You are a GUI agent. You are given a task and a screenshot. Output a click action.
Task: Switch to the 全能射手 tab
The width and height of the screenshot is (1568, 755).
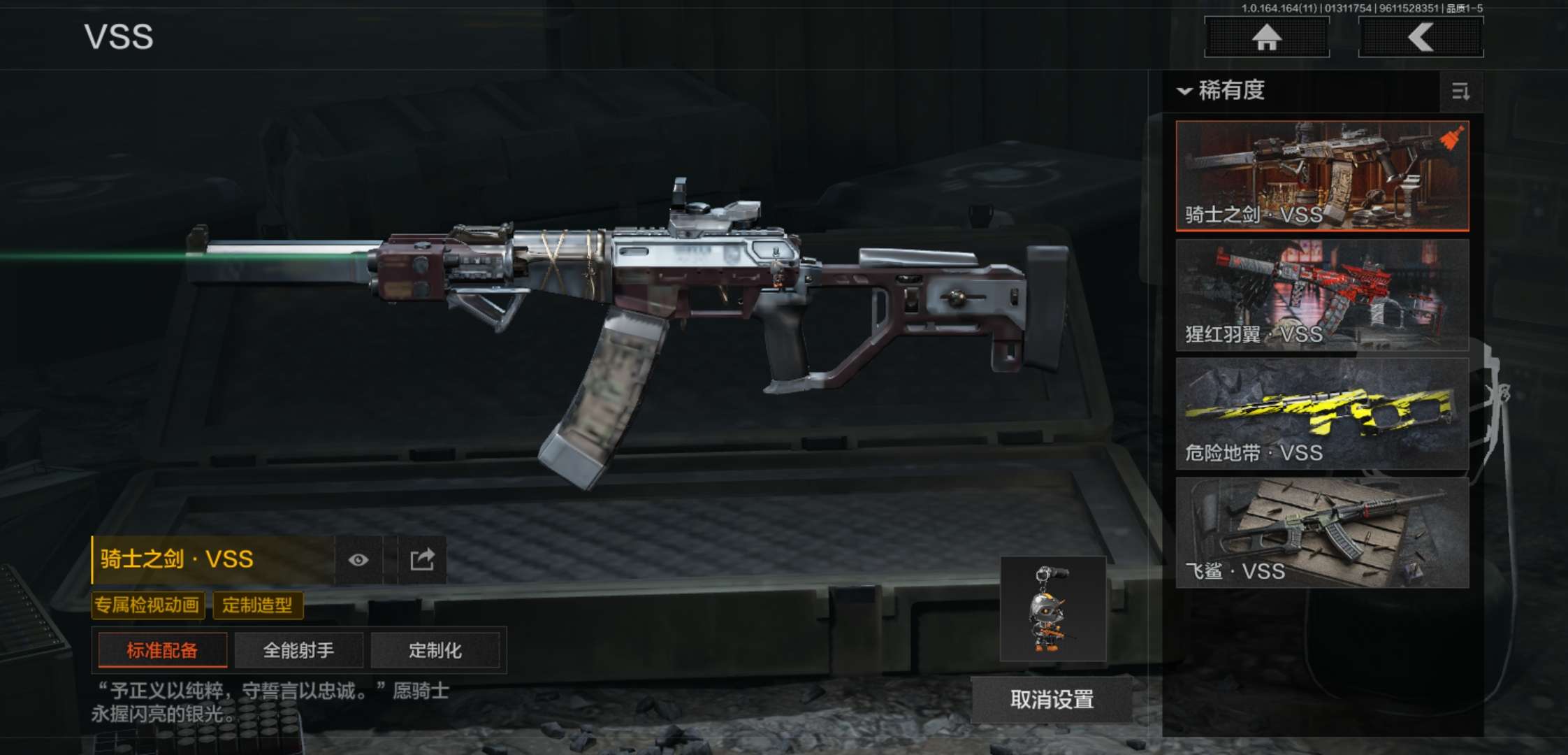298,650
